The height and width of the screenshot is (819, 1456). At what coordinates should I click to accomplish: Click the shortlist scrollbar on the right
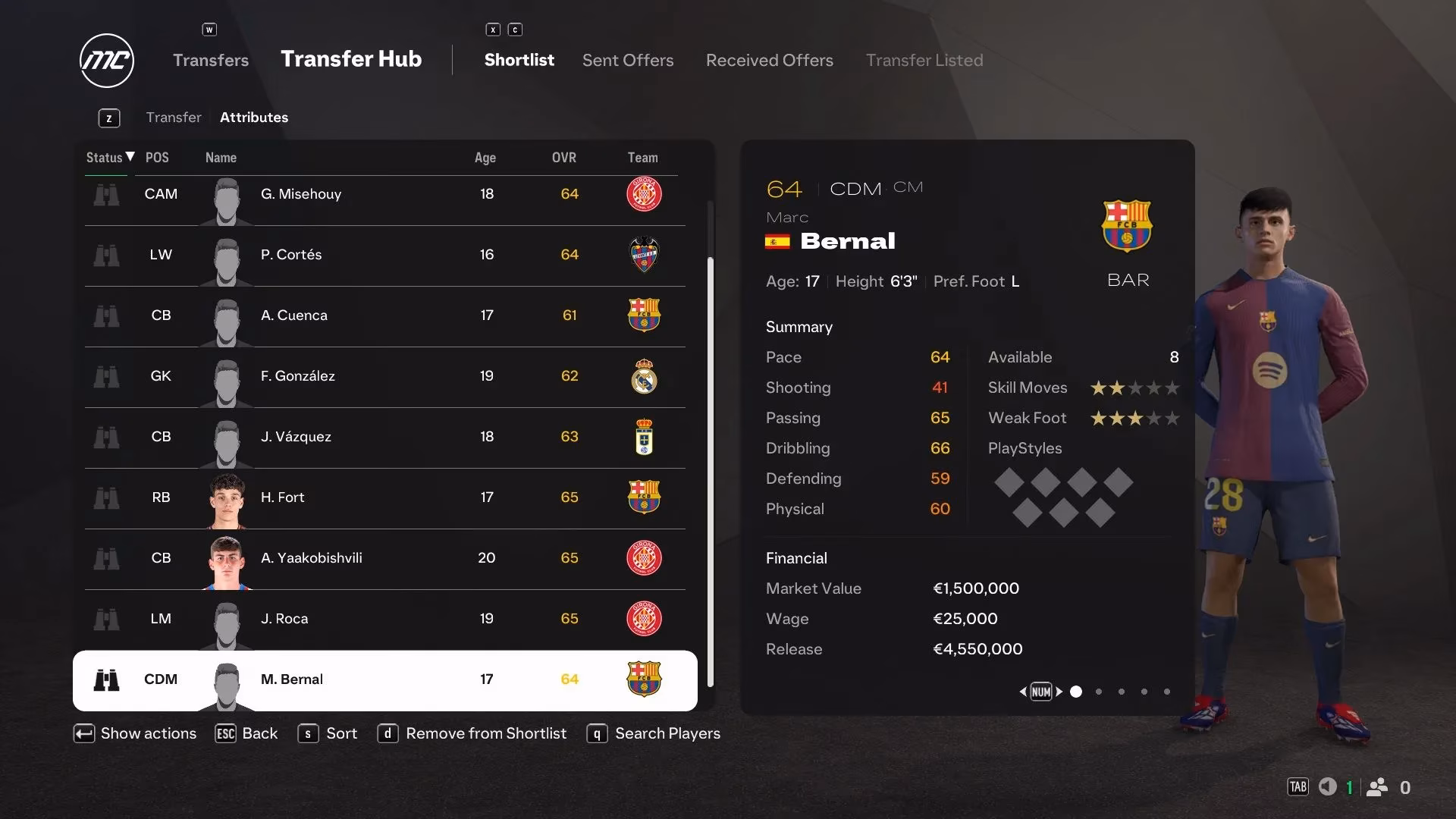(710, 470)
